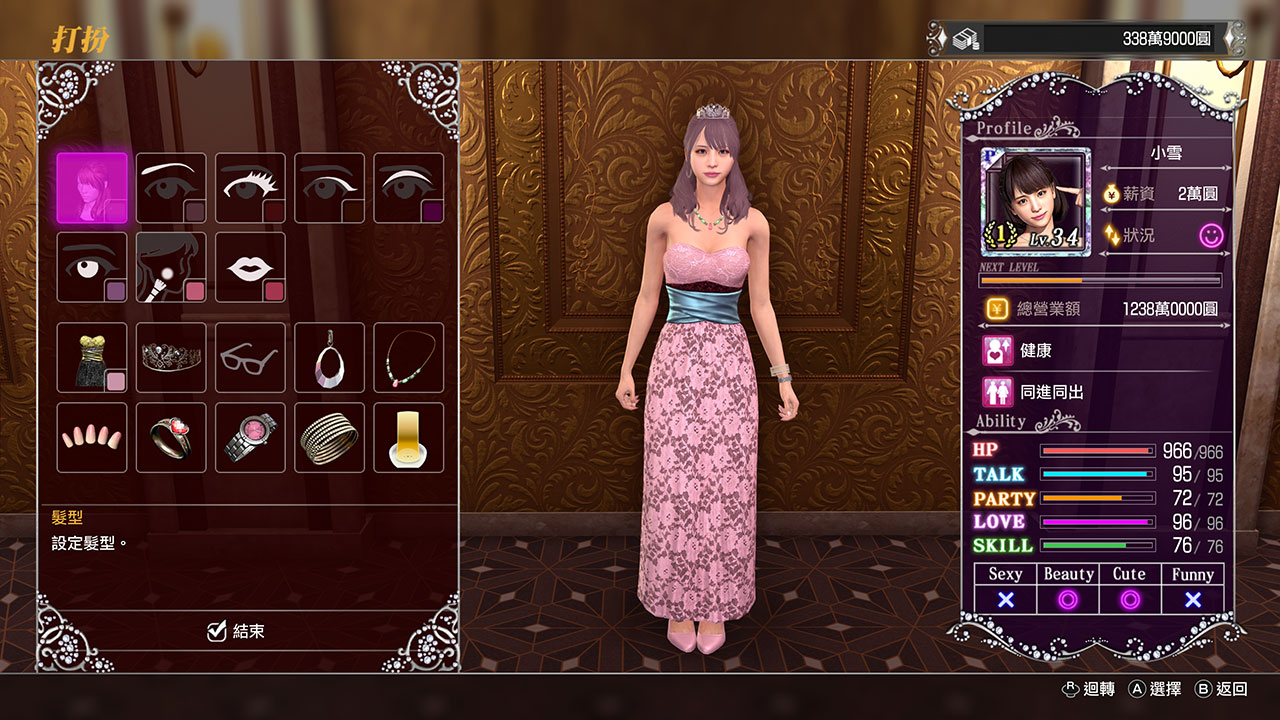This screenshot has width=1280, height=720.
Task: Select the necklace accessory slot
Action: click(408, 357)
